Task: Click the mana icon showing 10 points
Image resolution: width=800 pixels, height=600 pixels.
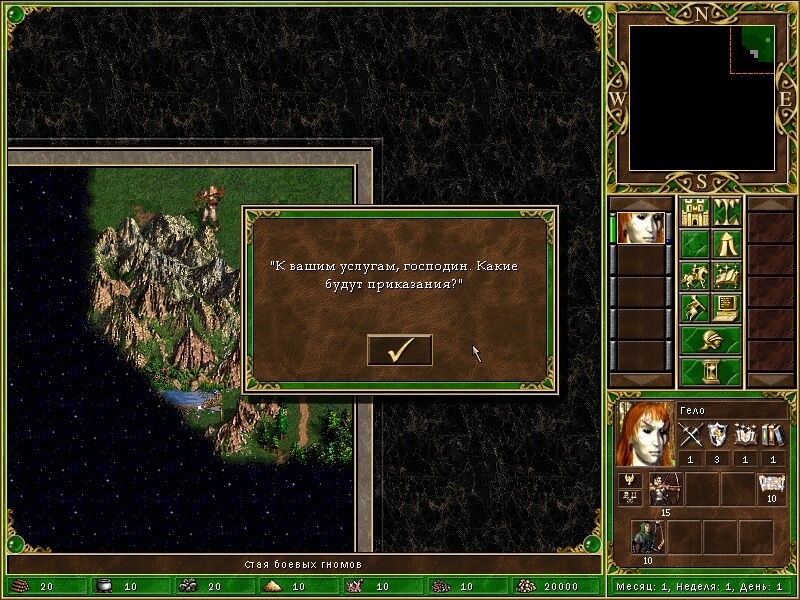Action: [x=771, y=487]
